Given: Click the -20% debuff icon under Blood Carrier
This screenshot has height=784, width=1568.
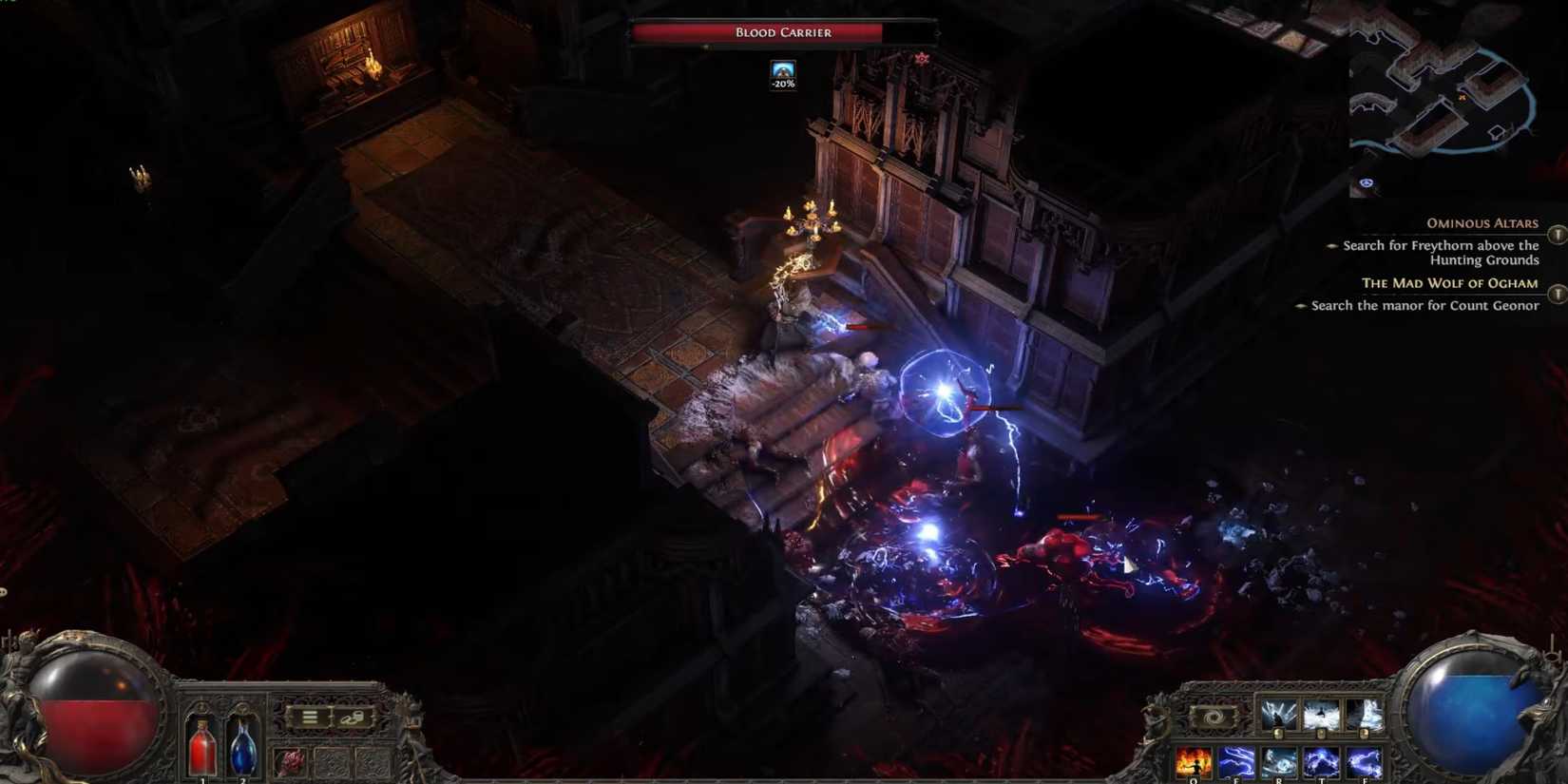Looking at the screenshot, I should 781,74.
